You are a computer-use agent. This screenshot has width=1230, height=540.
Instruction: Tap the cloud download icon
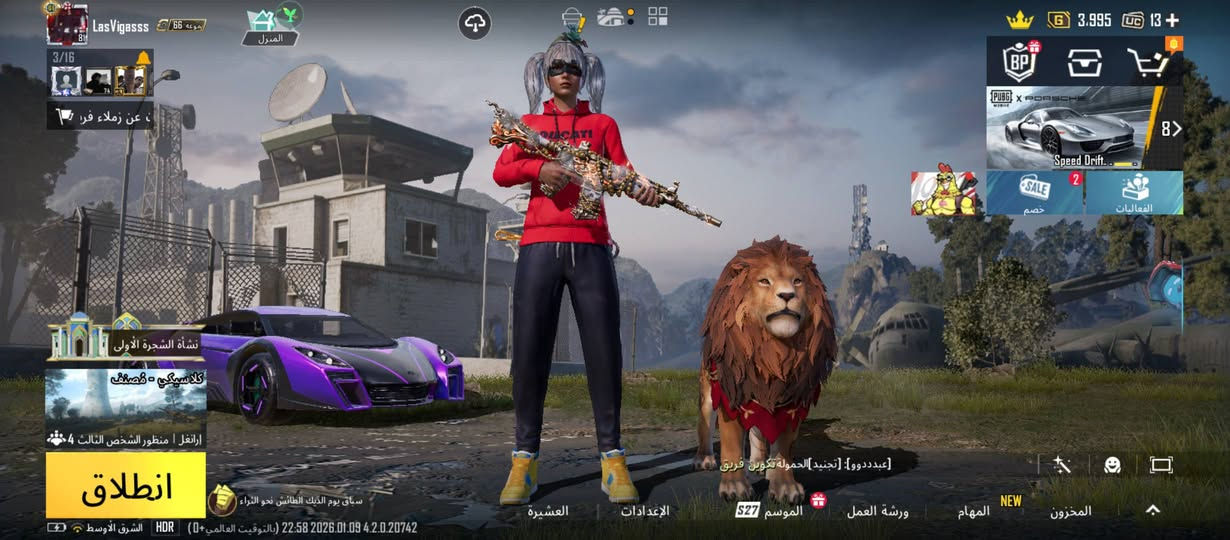[475, 23]
